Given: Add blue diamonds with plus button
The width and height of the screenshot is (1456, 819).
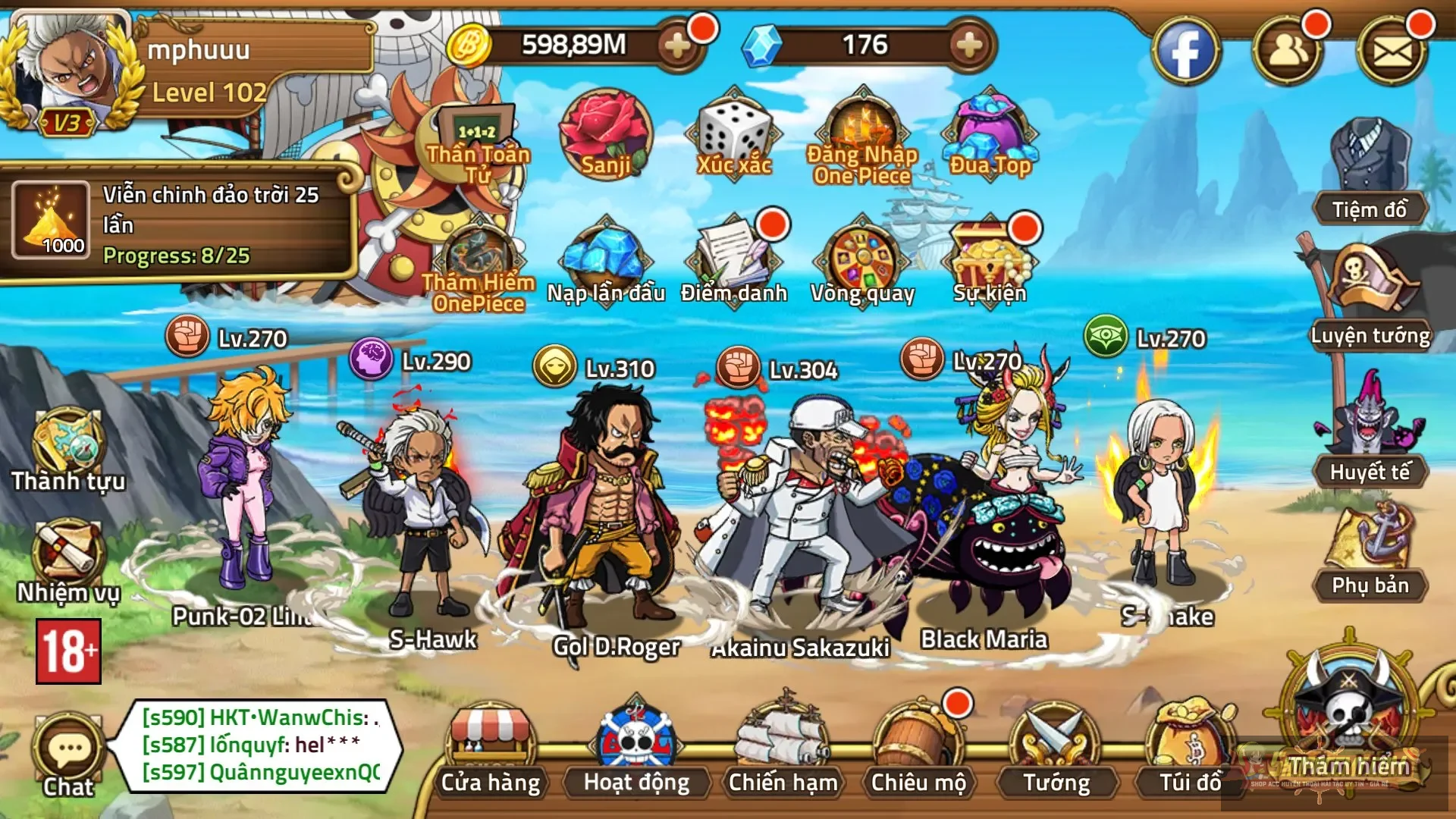Looking at the screenshot, I should click(x=968, y=45).
